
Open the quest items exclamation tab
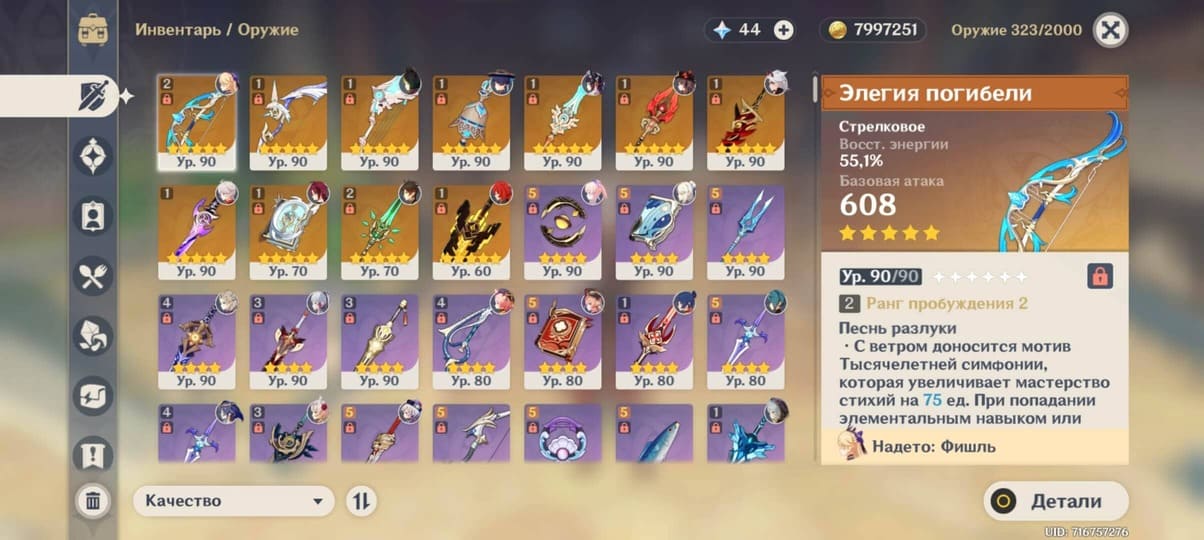click(x=93, y=456)
